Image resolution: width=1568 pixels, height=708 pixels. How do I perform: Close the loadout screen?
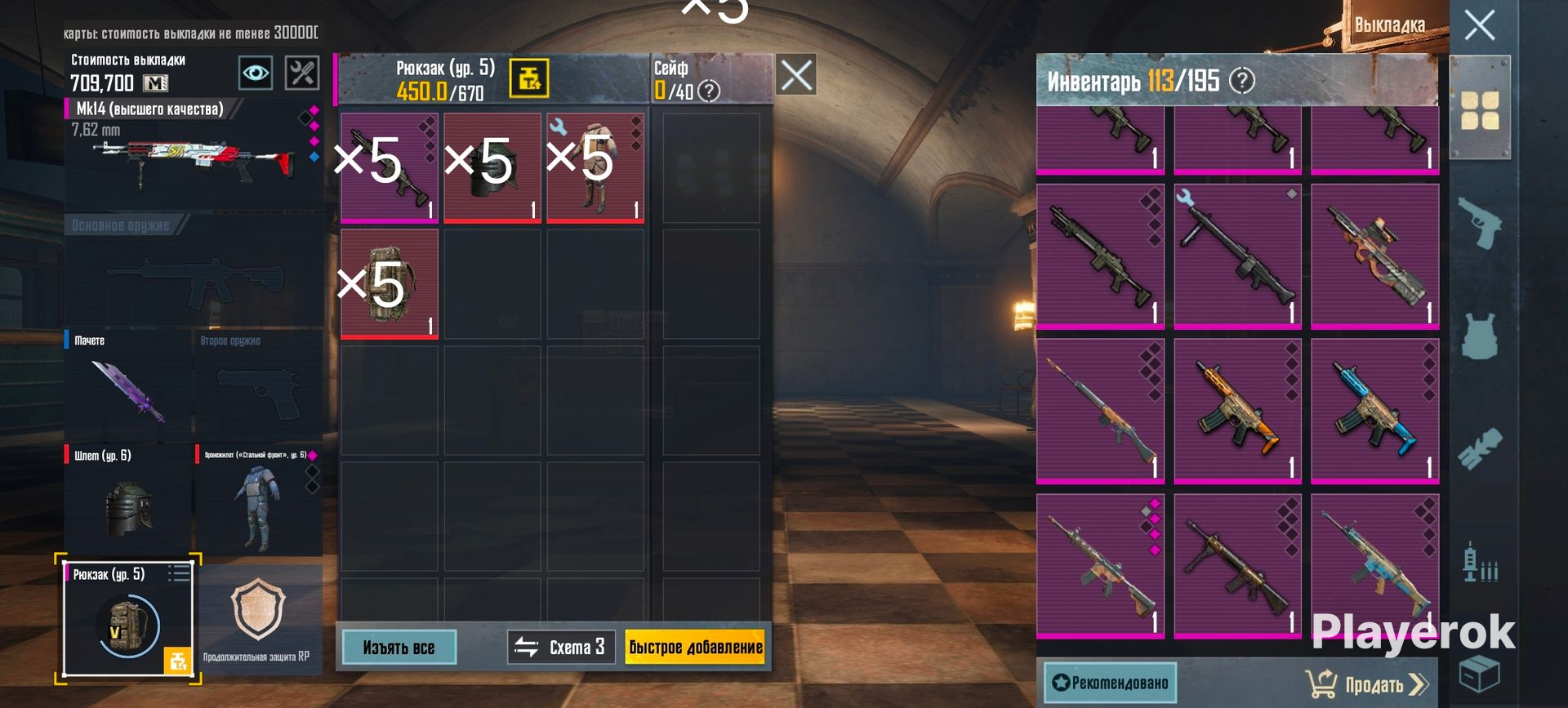1479,25
